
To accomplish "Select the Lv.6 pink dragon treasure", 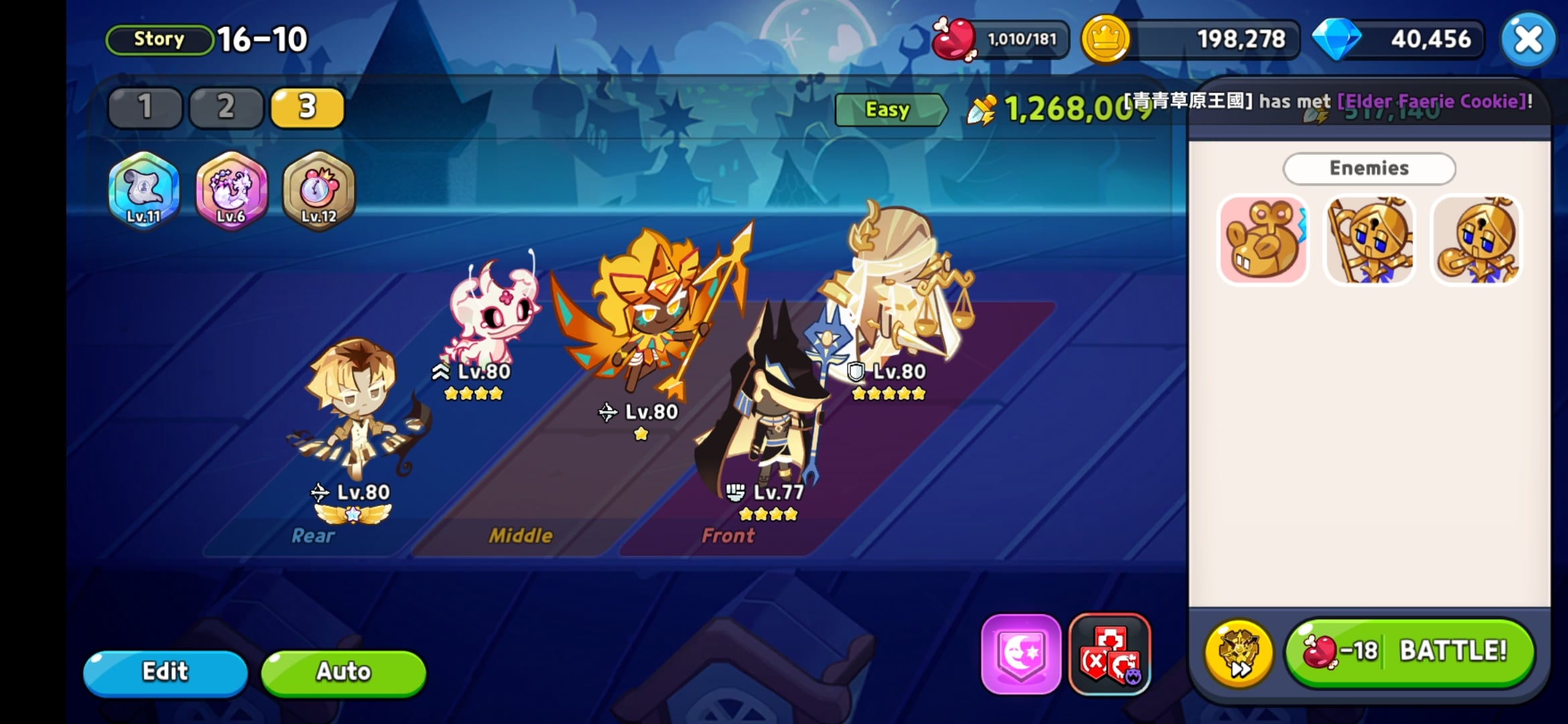I will point(231,193).
